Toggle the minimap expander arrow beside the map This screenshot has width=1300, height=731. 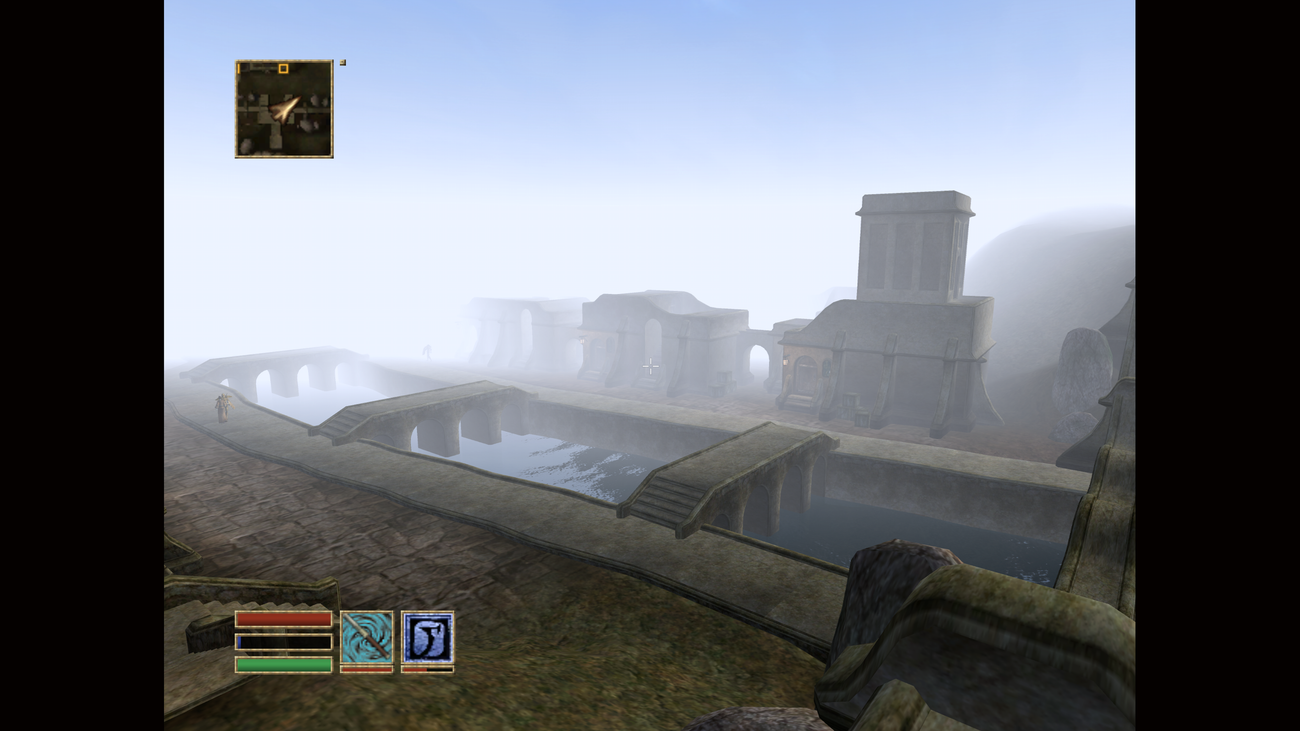coord(342,61)
